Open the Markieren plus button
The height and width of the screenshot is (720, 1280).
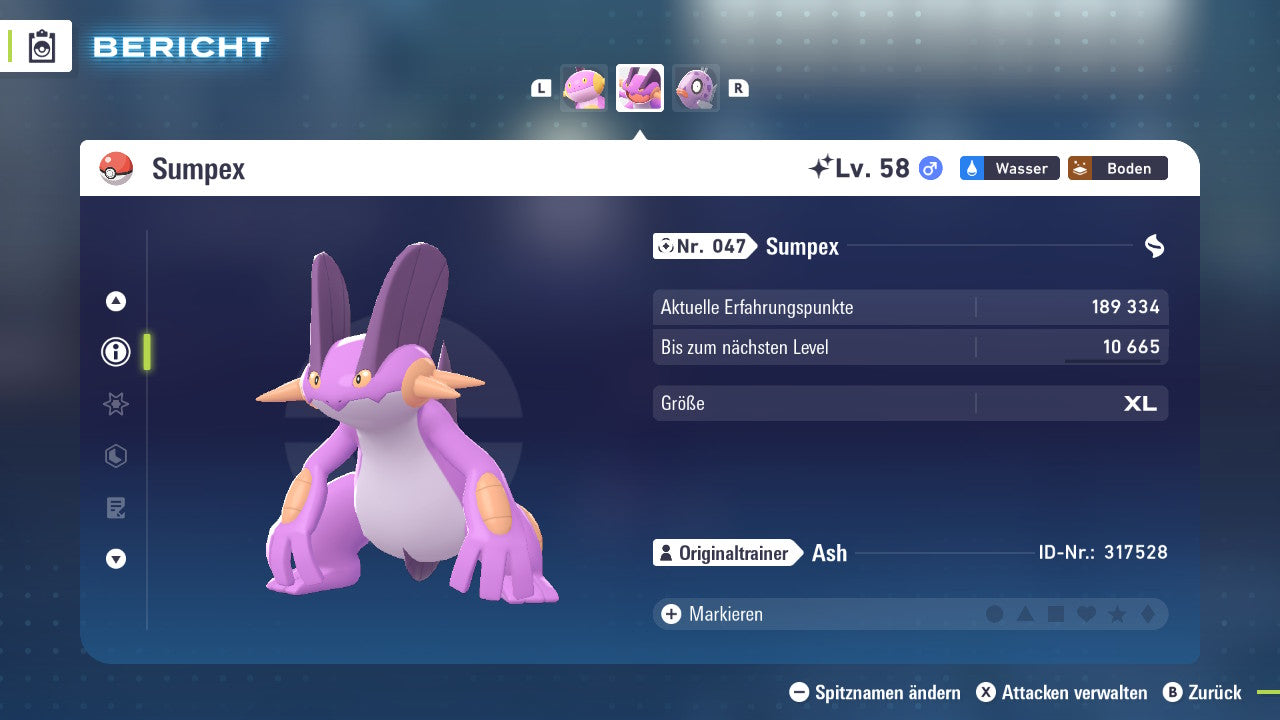[x=670, y=614]
